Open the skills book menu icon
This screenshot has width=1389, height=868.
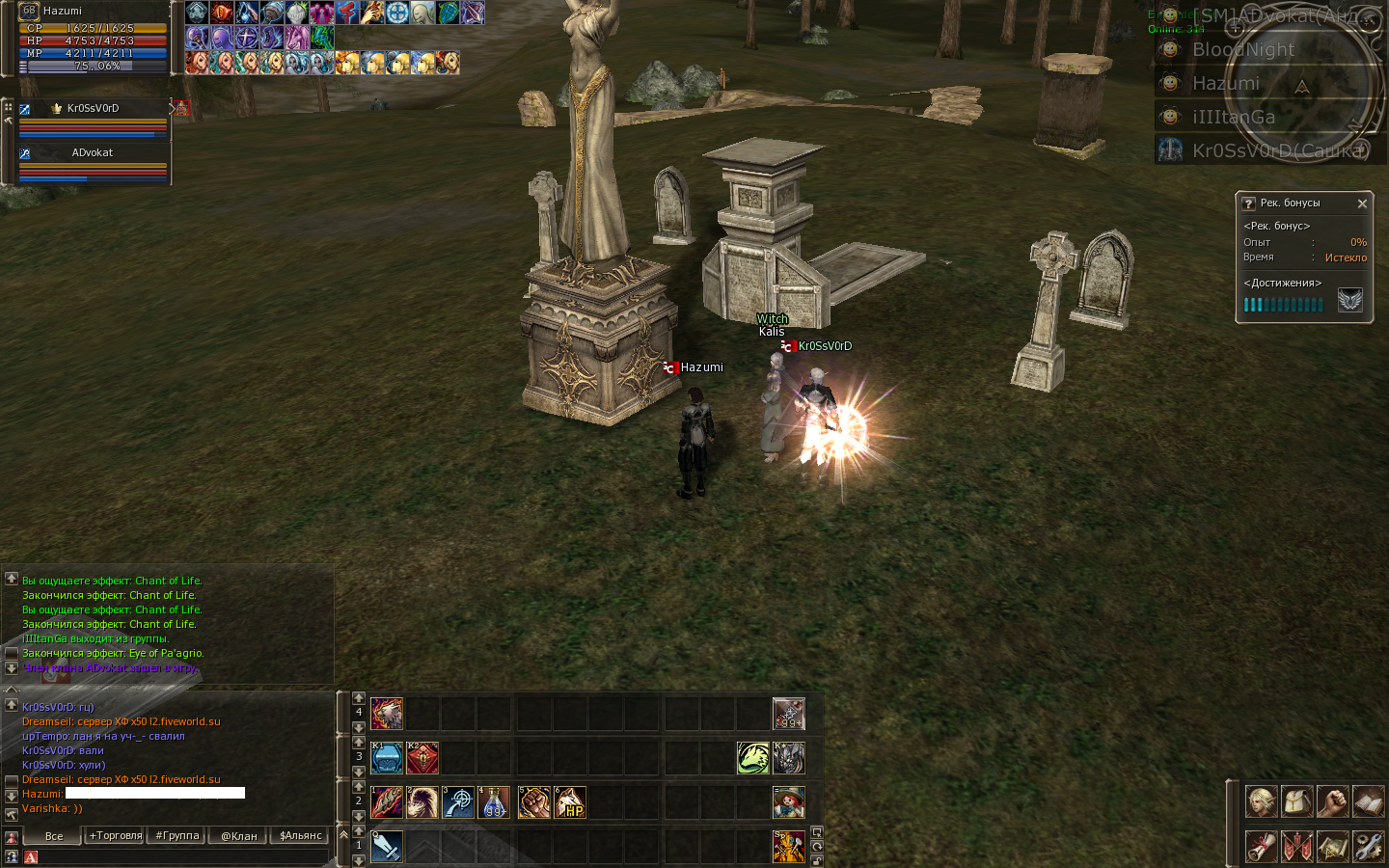[1368, 801]
